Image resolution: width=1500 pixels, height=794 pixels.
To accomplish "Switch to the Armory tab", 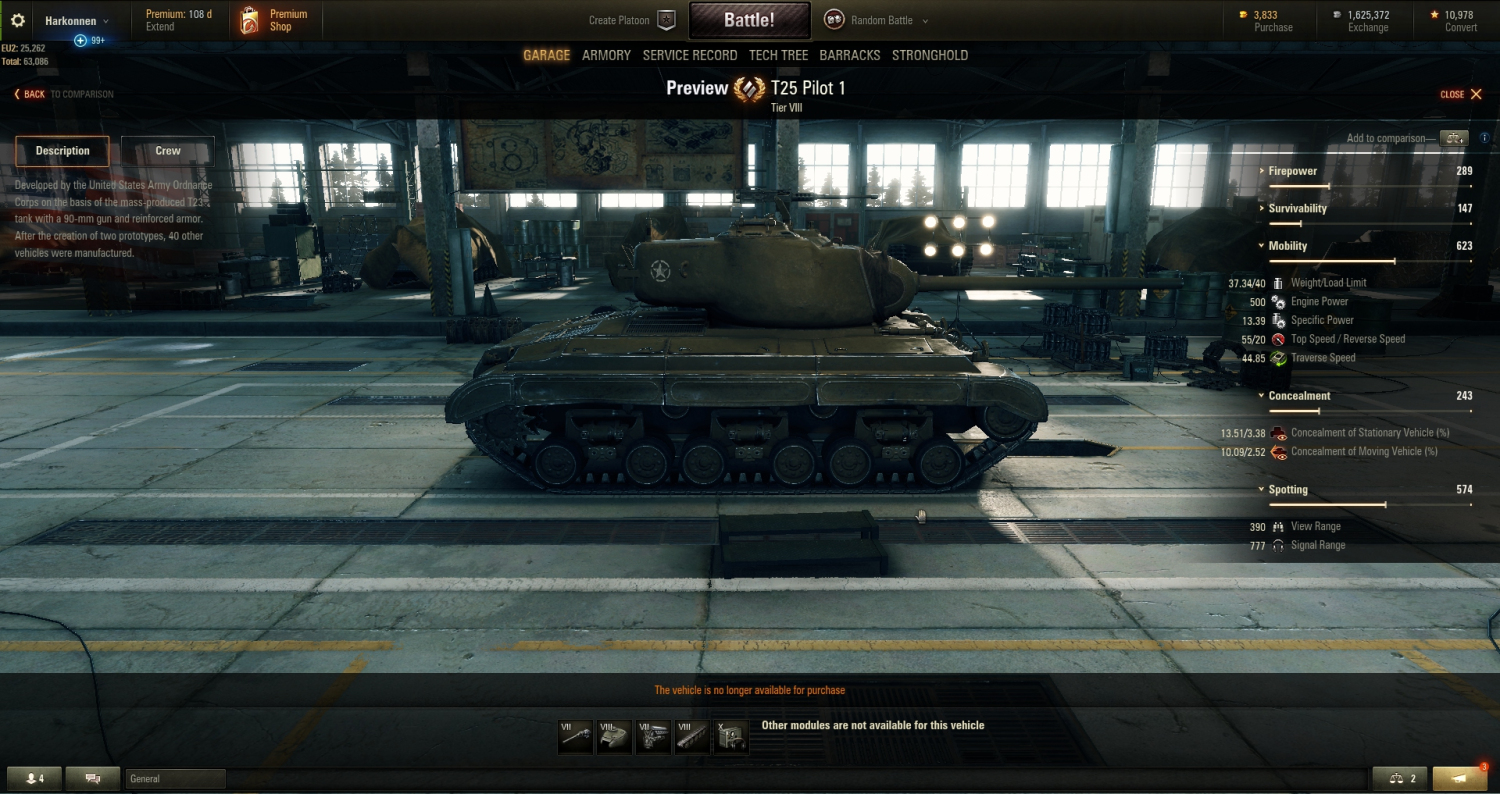I will click(x=606, y=55).
